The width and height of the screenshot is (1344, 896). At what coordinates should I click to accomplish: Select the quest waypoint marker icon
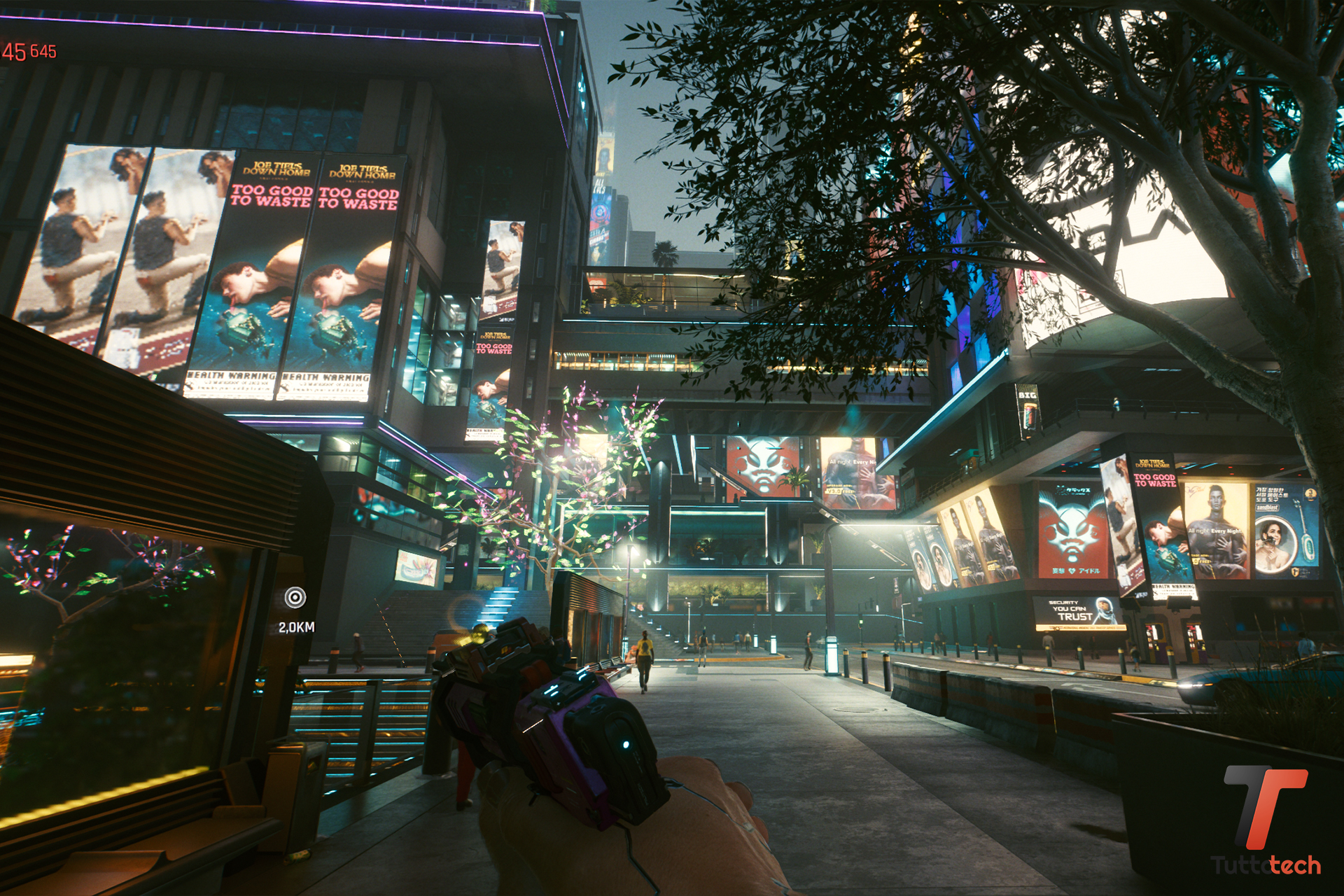tap(295, 597)
